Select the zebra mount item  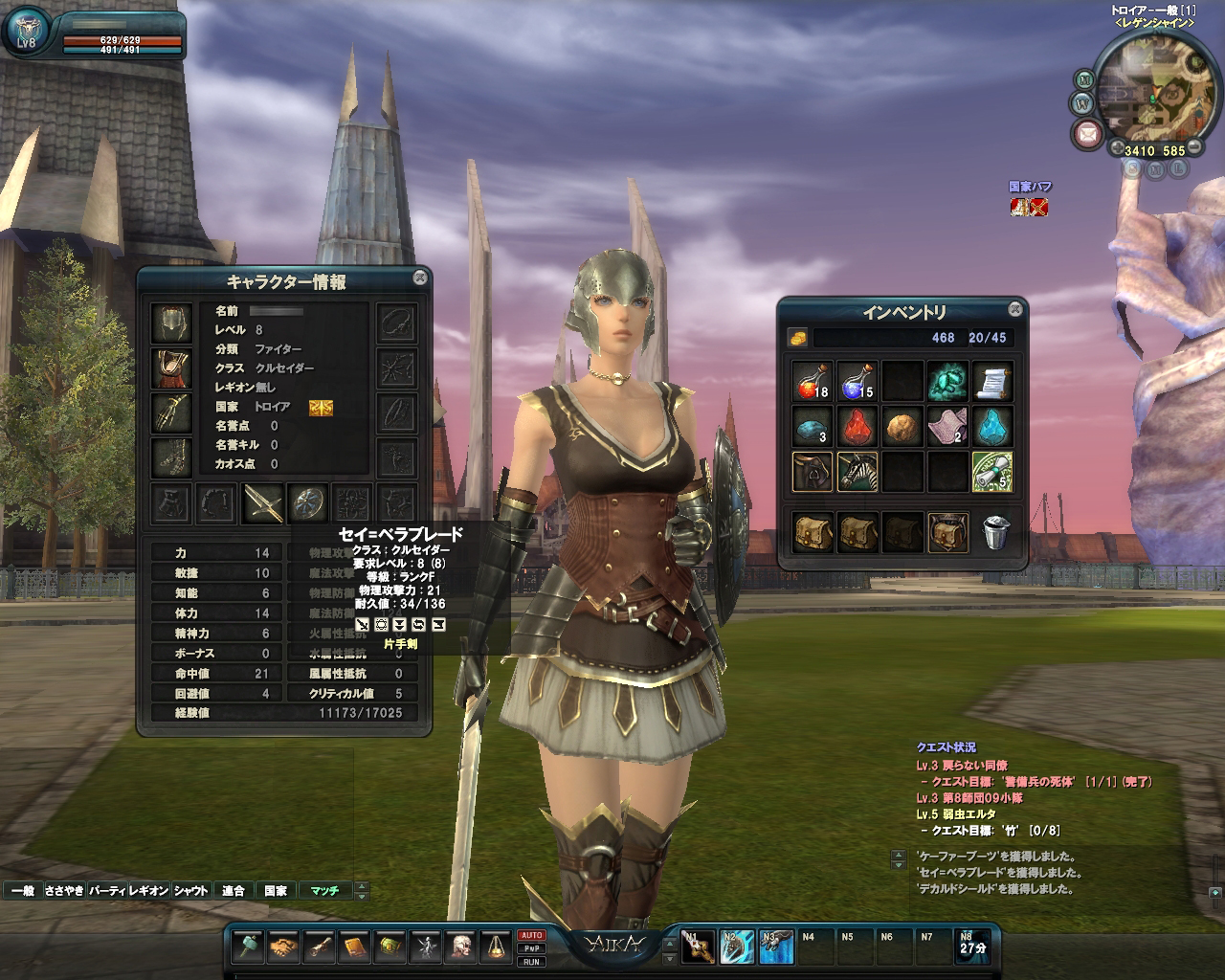pos(857,472)
